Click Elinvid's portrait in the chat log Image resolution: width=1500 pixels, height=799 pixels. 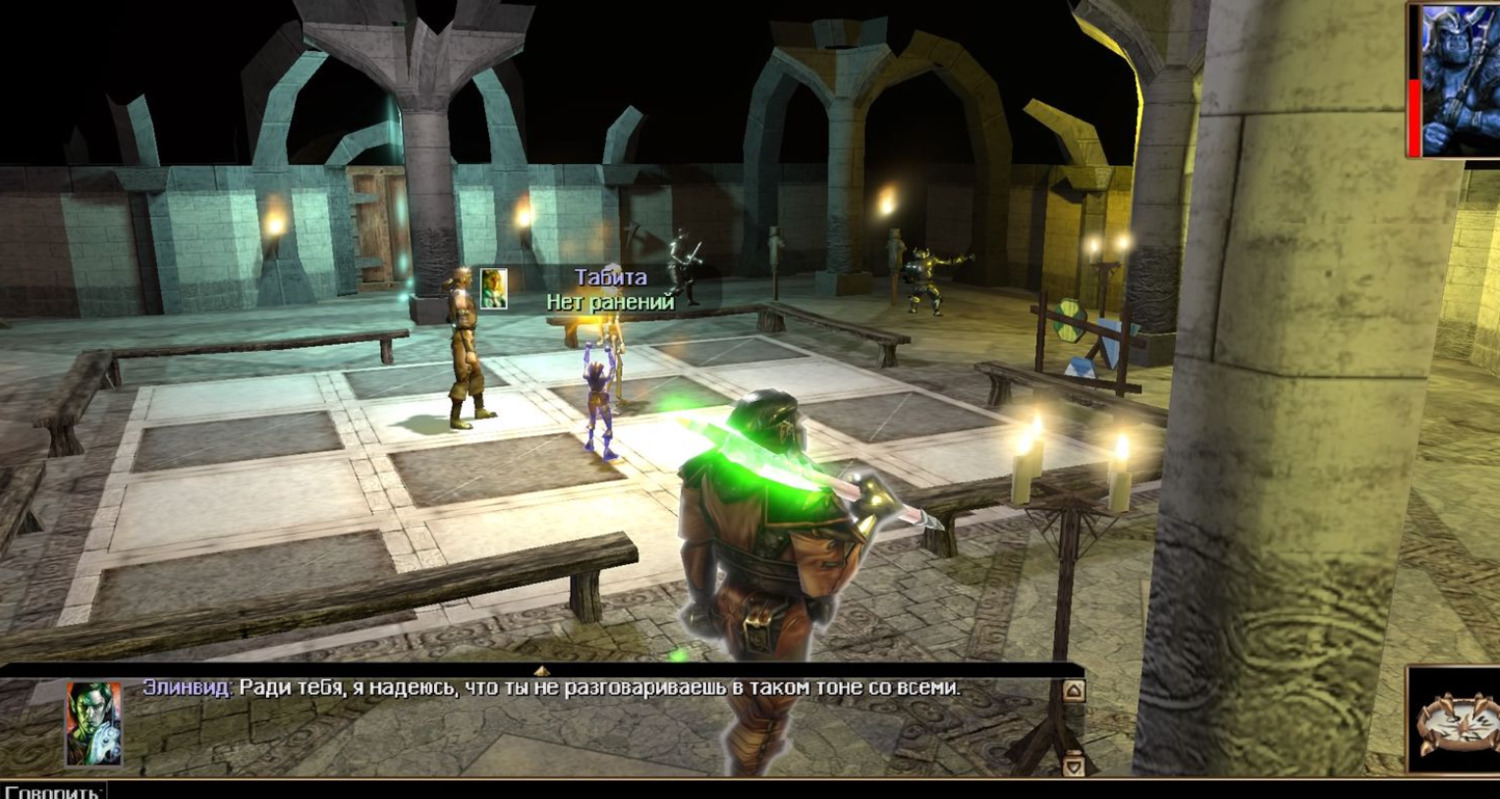94,724
